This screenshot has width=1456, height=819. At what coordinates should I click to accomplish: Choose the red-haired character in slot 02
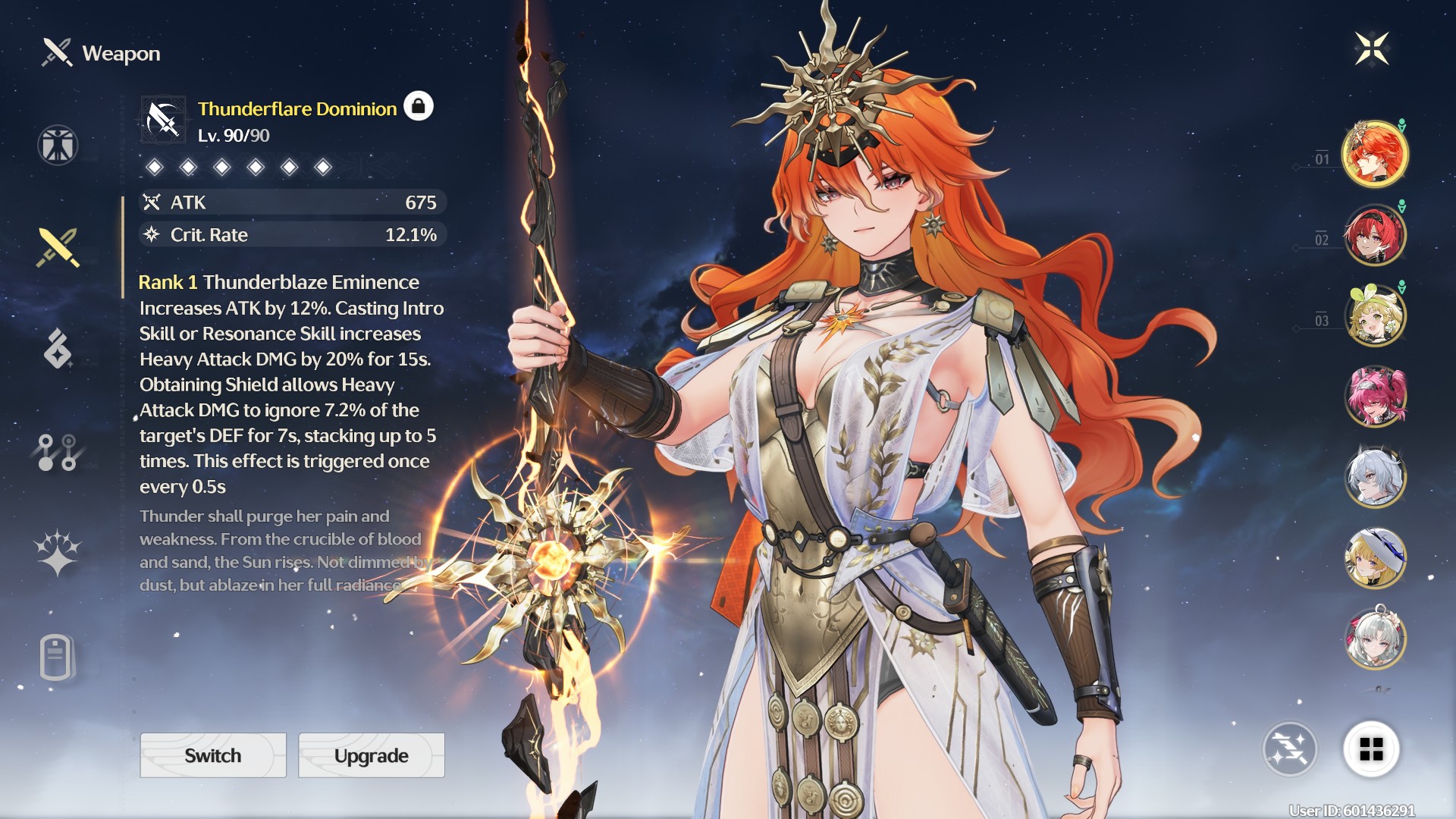[x=1375, y=235]
